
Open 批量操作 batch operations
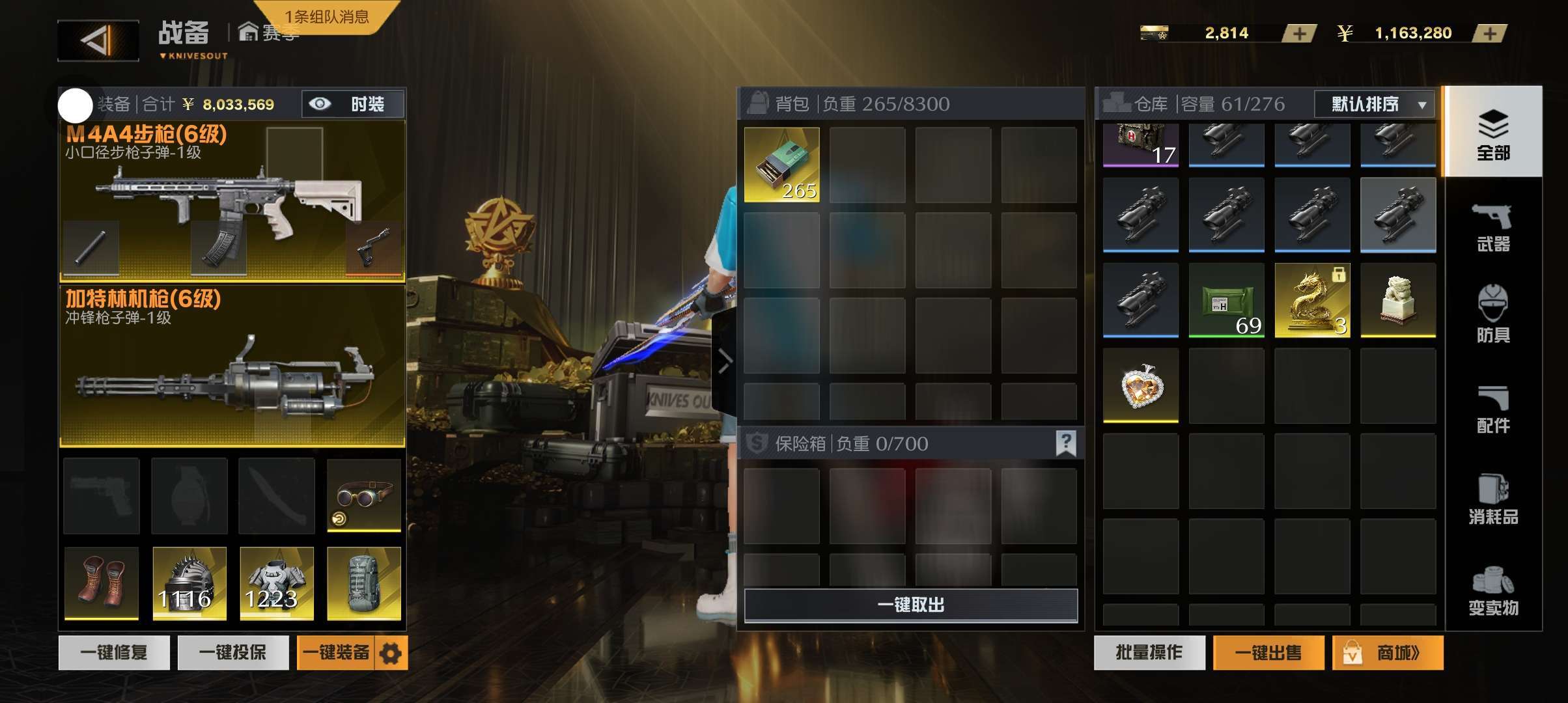[x=1149, y=652]
